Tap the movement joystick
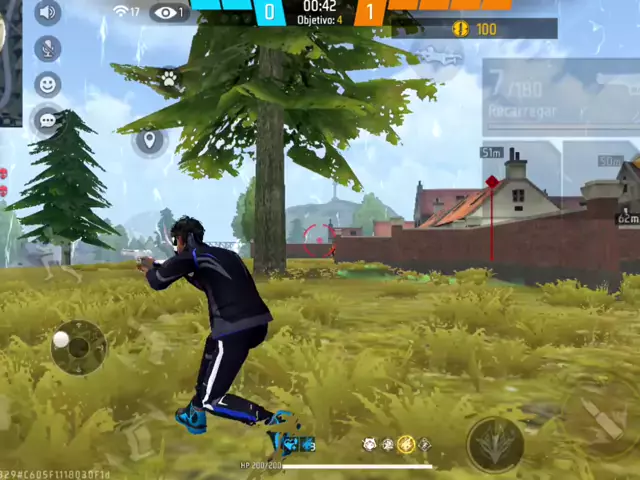Screen dimensions: 640x480 (78, 347)
